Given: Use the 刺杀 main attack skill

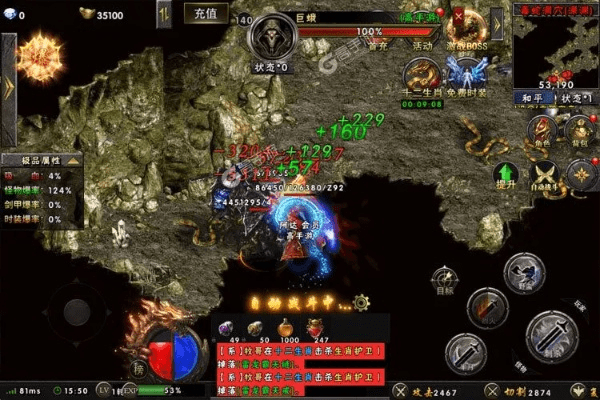Looking at the screenshot, I should [x=553, y=336].
